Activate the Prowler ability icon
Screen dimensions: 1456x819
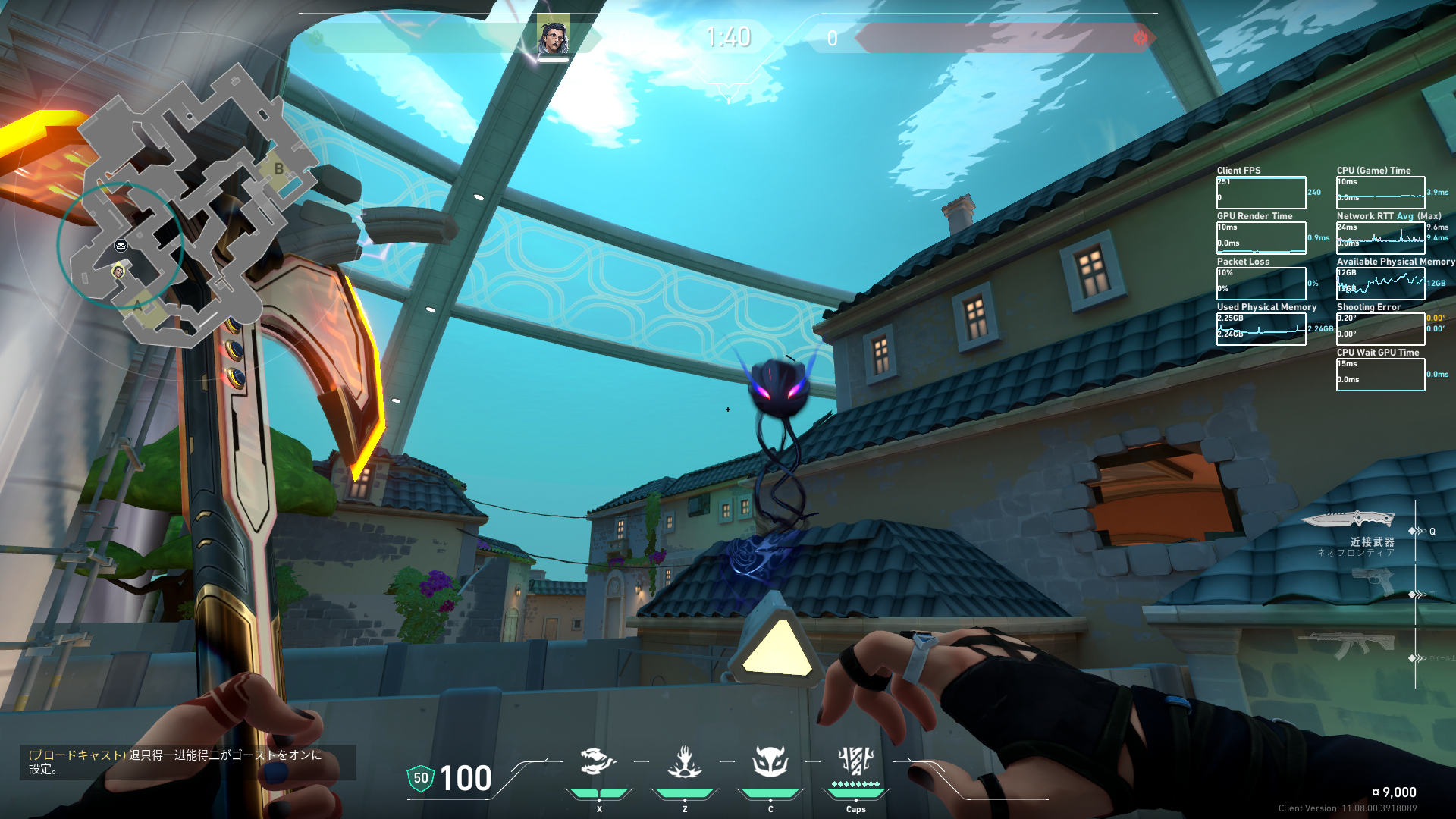(x=598, y=762)
